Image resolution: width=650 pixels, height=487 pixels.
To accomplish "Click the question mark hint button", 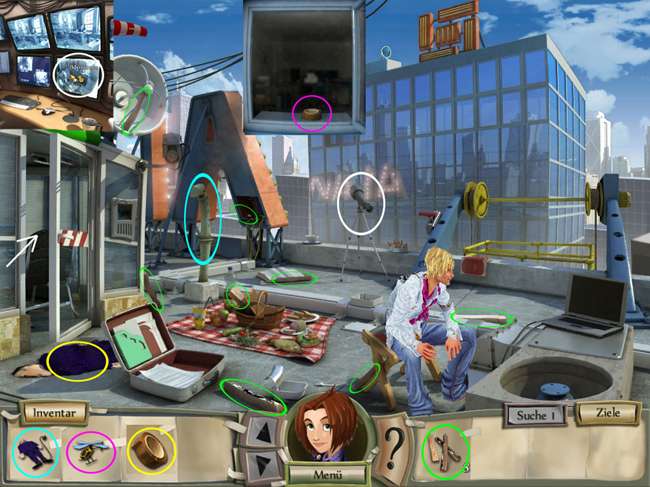I will [395, 441].
